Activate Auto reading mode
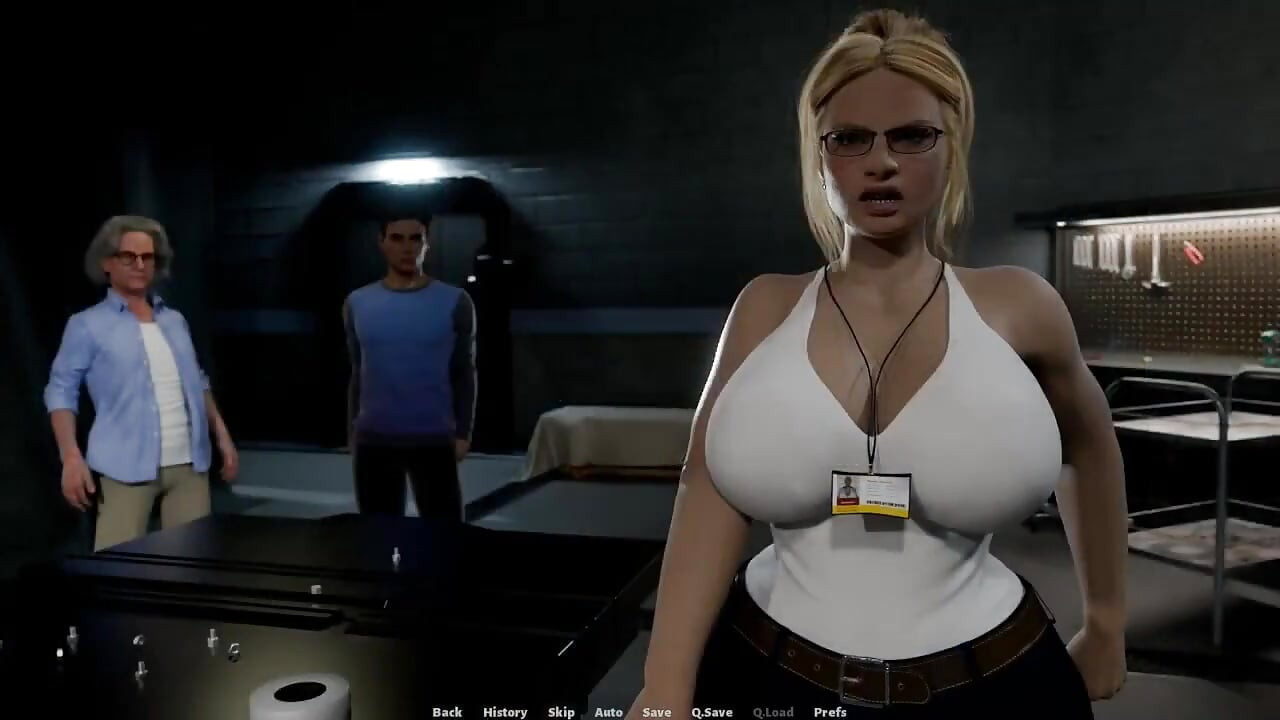The image size is (1280, 720). (608, 712)
